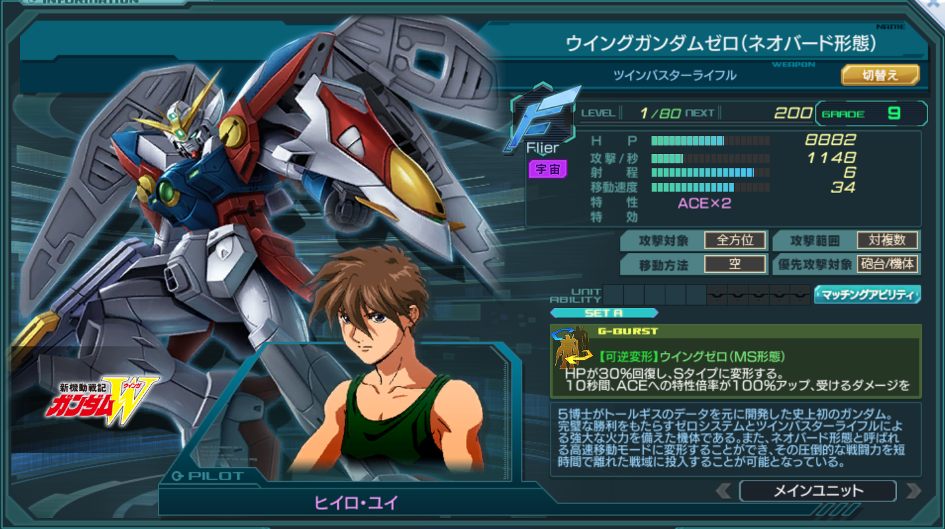Go to previous unit with left arrow
Screen dimensions: 945x529
coord(724,491)
